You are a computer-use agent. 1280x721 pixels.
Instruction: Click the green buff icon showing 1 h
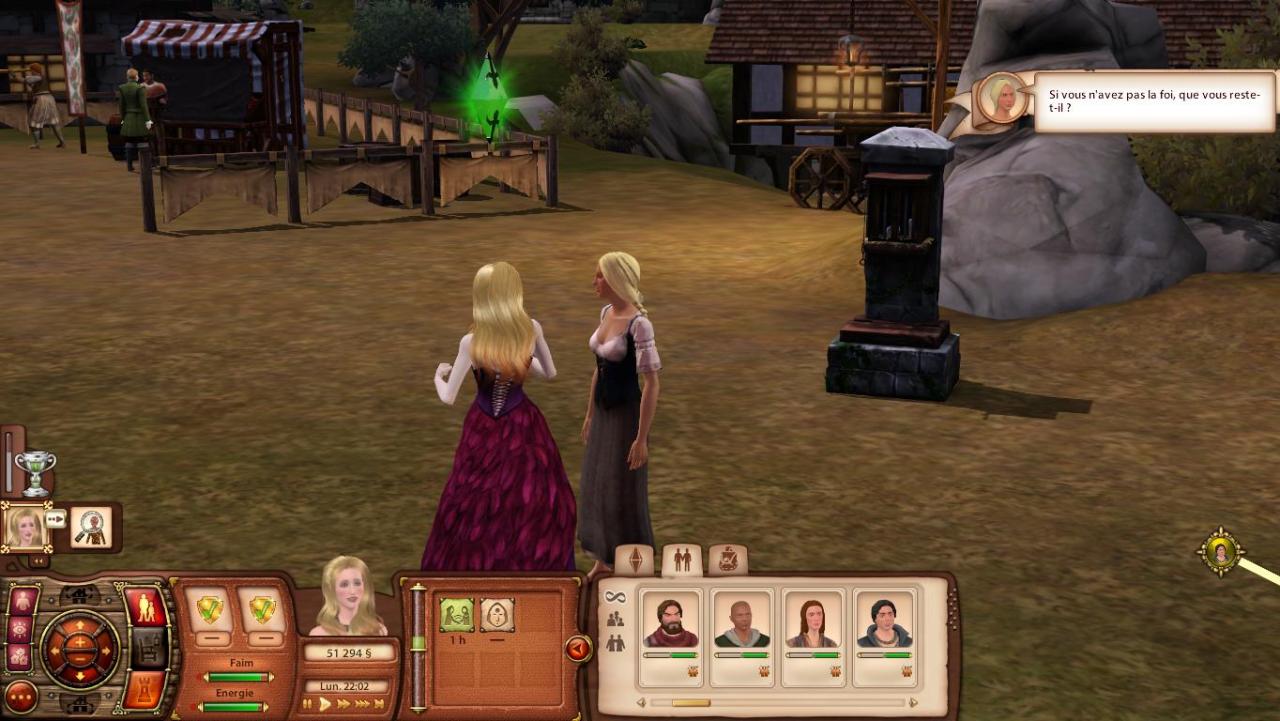point(457,615)
